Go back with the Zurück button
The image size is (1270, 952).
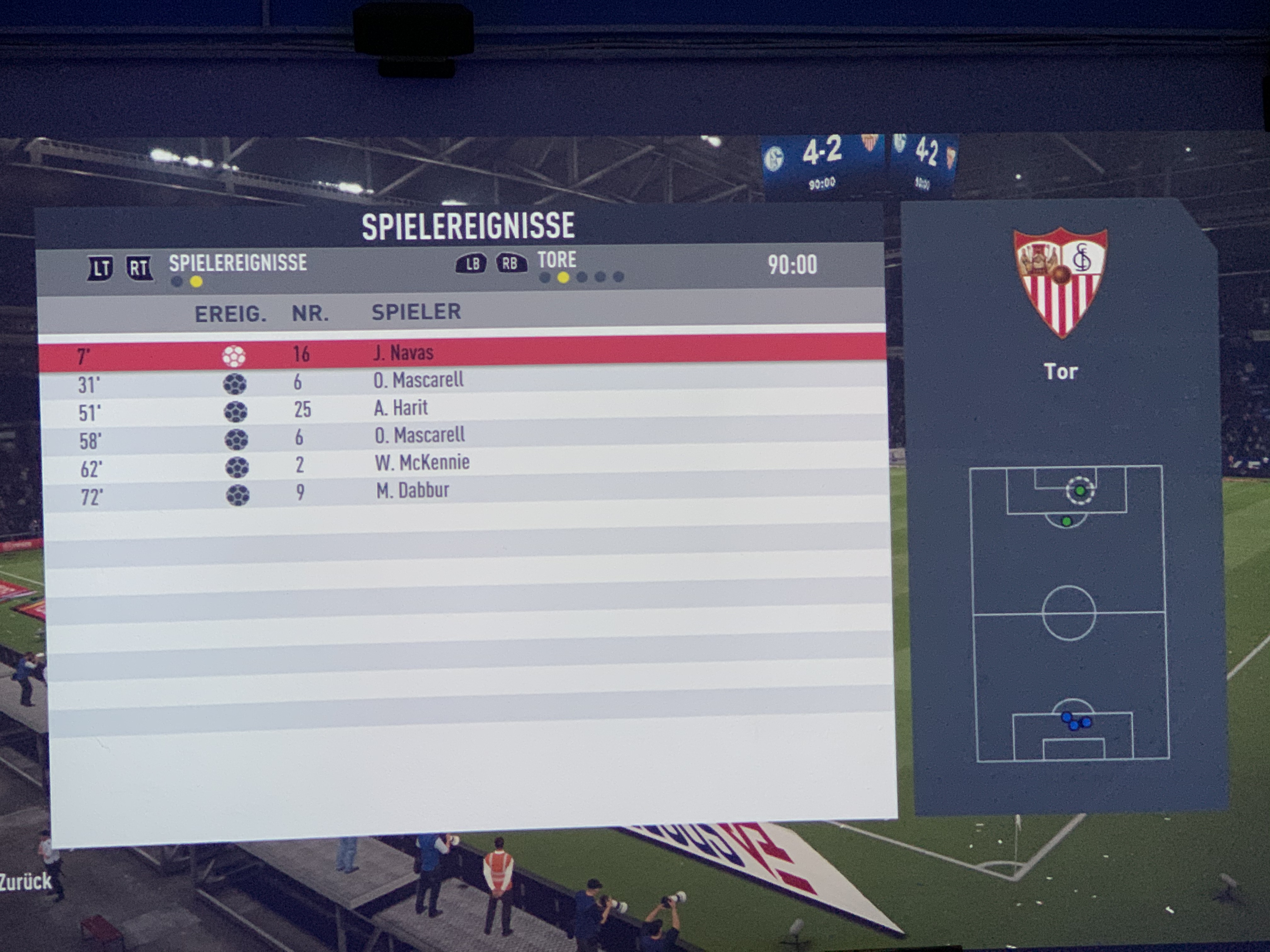tap(26, 881)
